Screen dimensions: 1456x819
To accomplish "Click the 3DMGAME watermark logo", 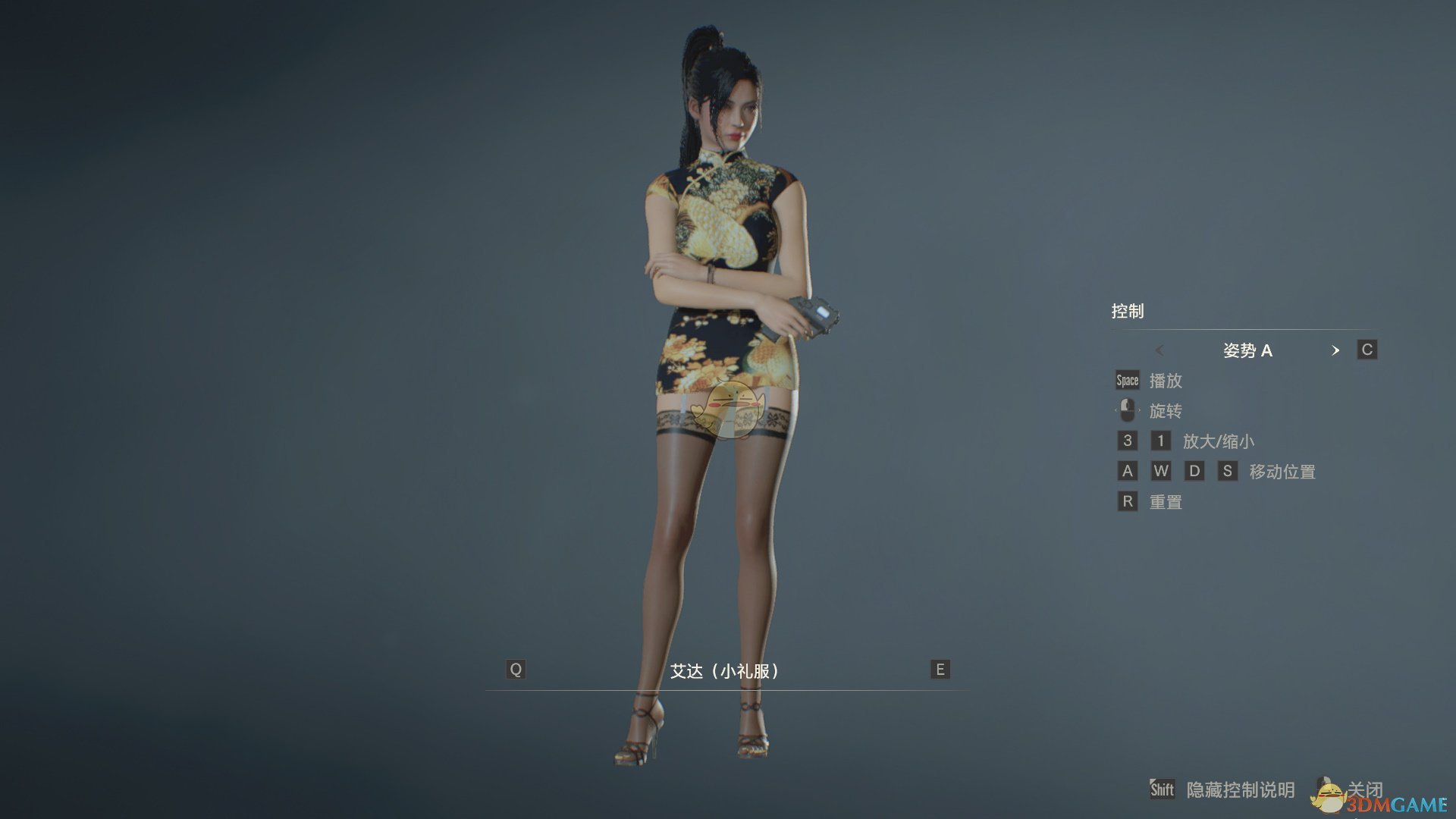I will [1399, 804].
